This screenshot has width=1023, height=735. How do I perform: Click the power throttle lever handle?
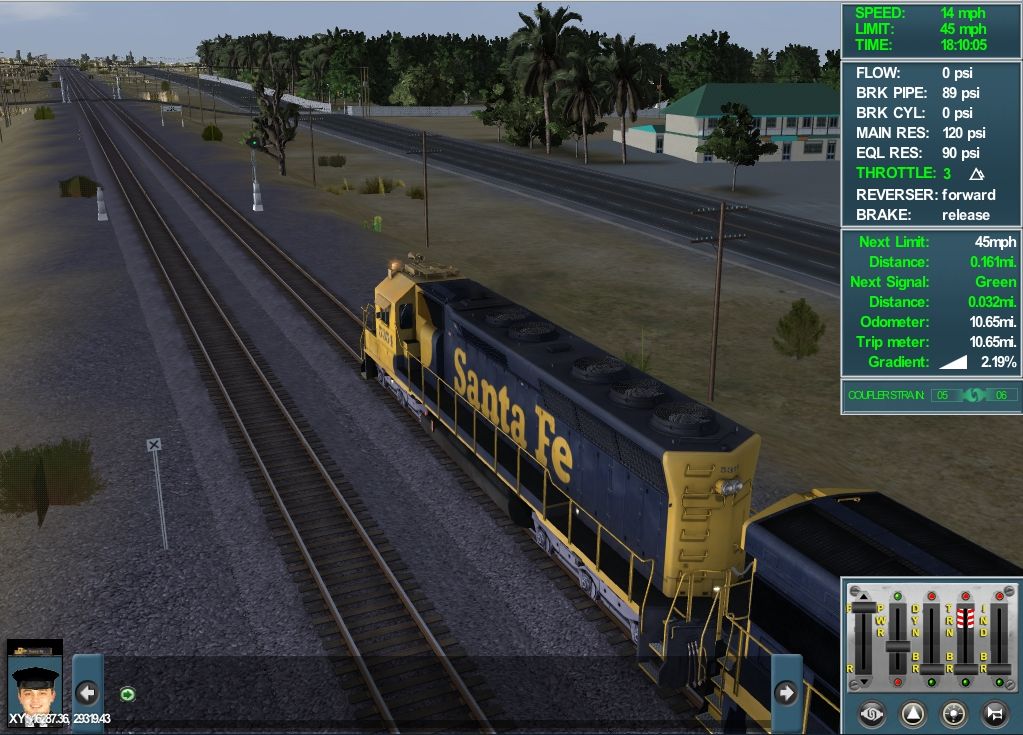click(898, 646)
